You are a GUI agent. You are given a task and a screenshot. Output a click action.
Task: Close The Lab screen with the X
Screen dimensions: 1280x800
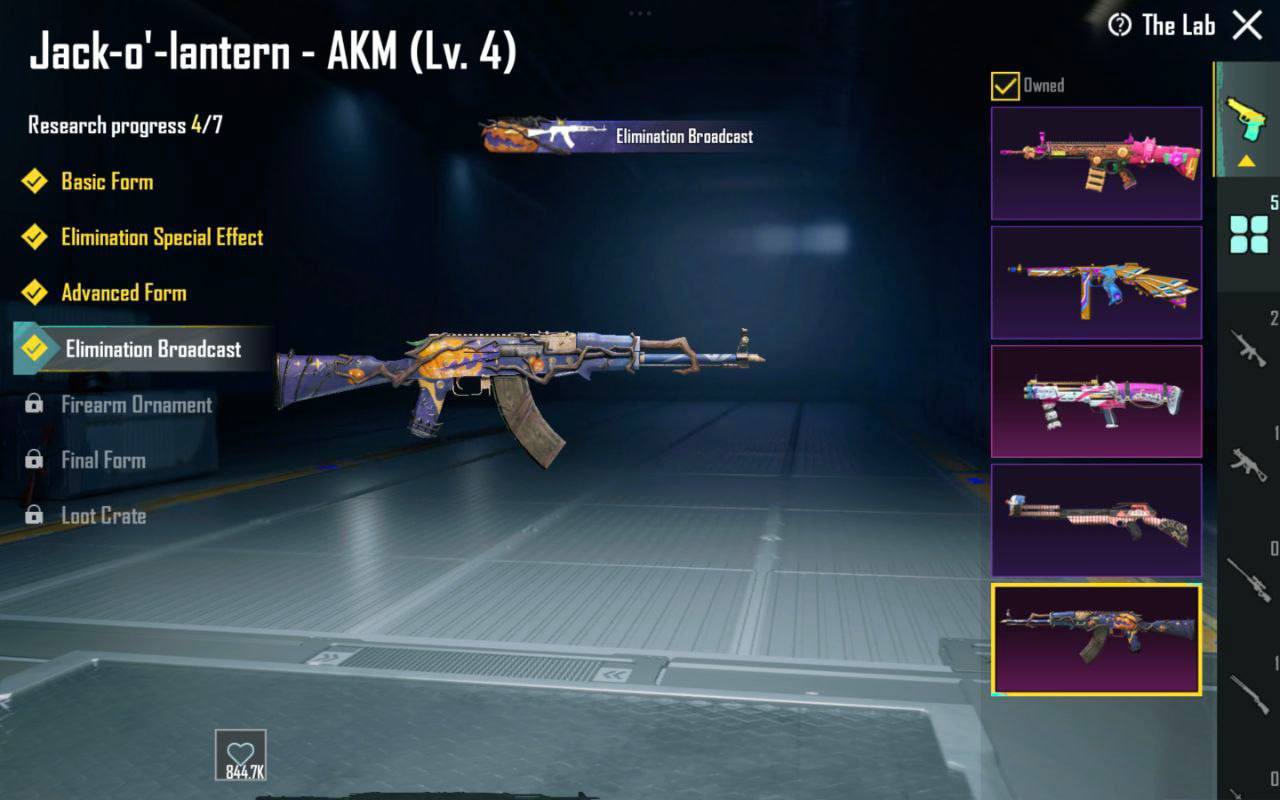[1247, 25]
